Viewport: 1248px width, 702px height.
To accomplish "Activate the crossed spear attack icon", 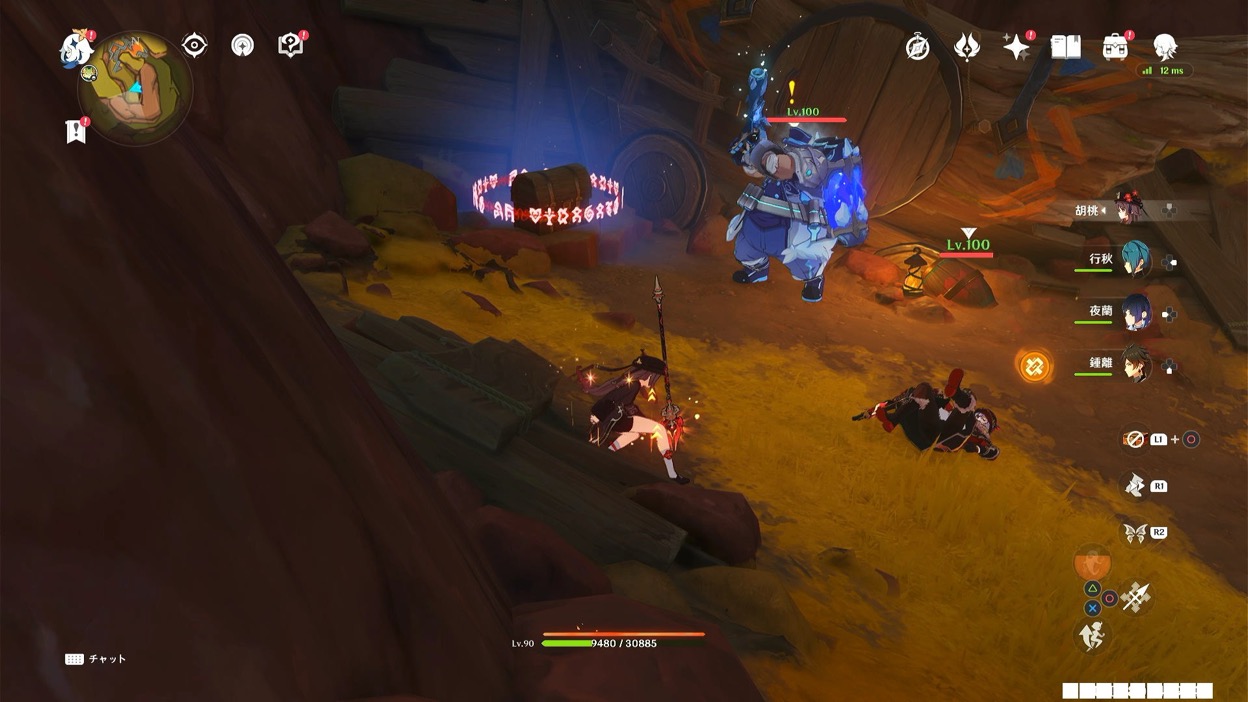I will [x=1136, y=597].
